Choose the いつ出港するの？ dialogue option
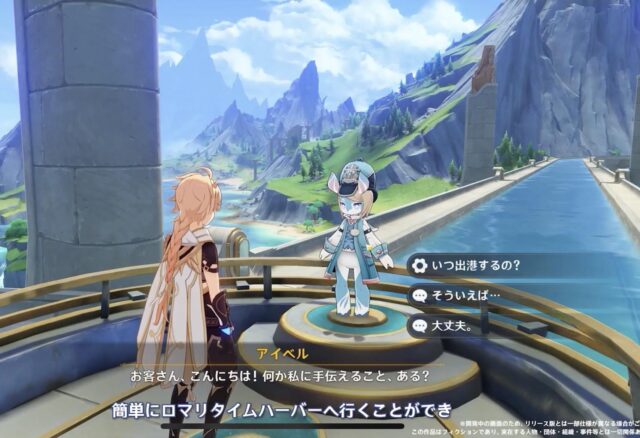Screen dimensions: 640x438 coord(475,266)
